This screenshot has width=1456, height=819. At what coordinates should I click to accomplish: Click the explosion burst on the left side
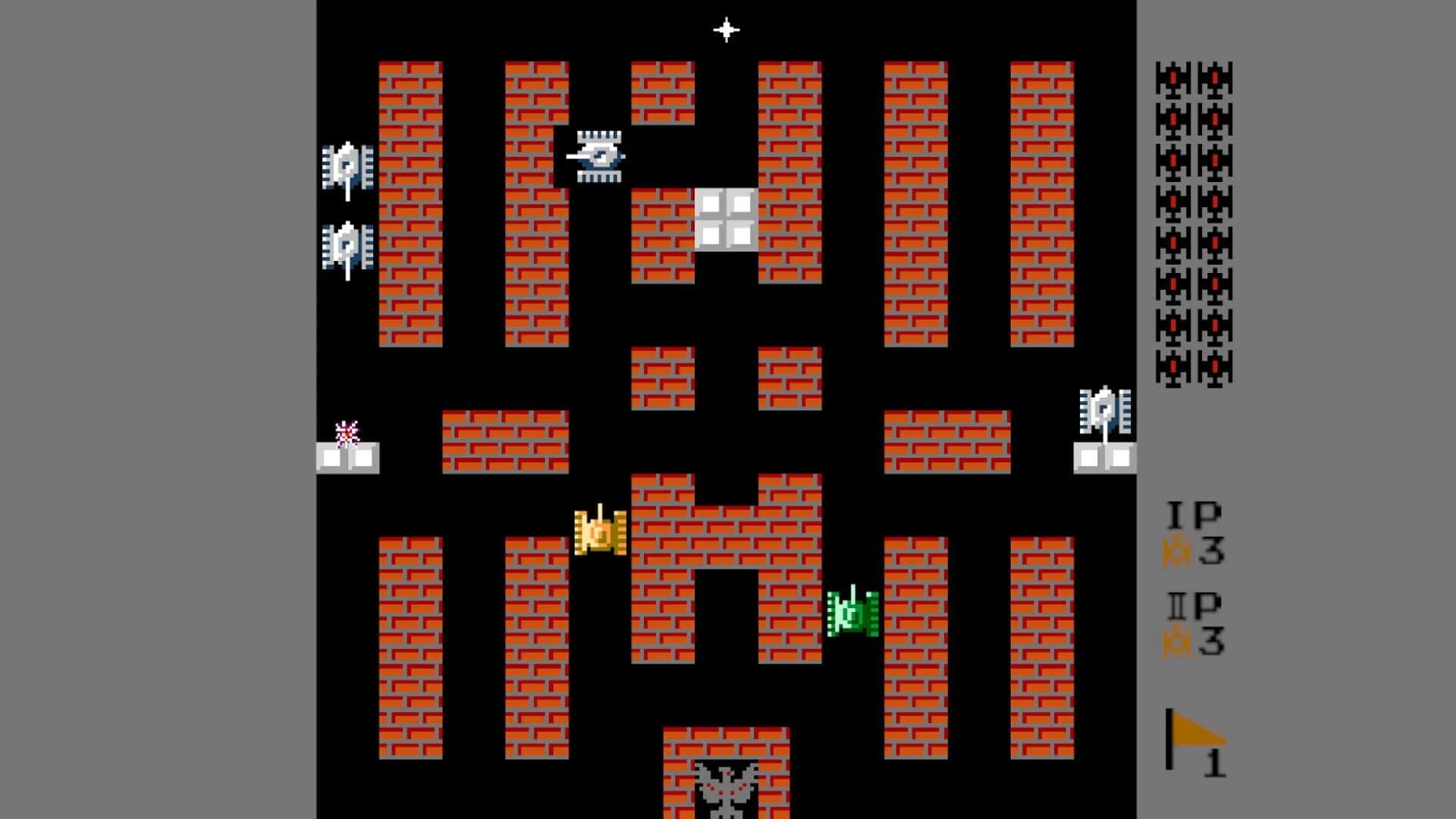pyautogui.click(x=347, y=432)
